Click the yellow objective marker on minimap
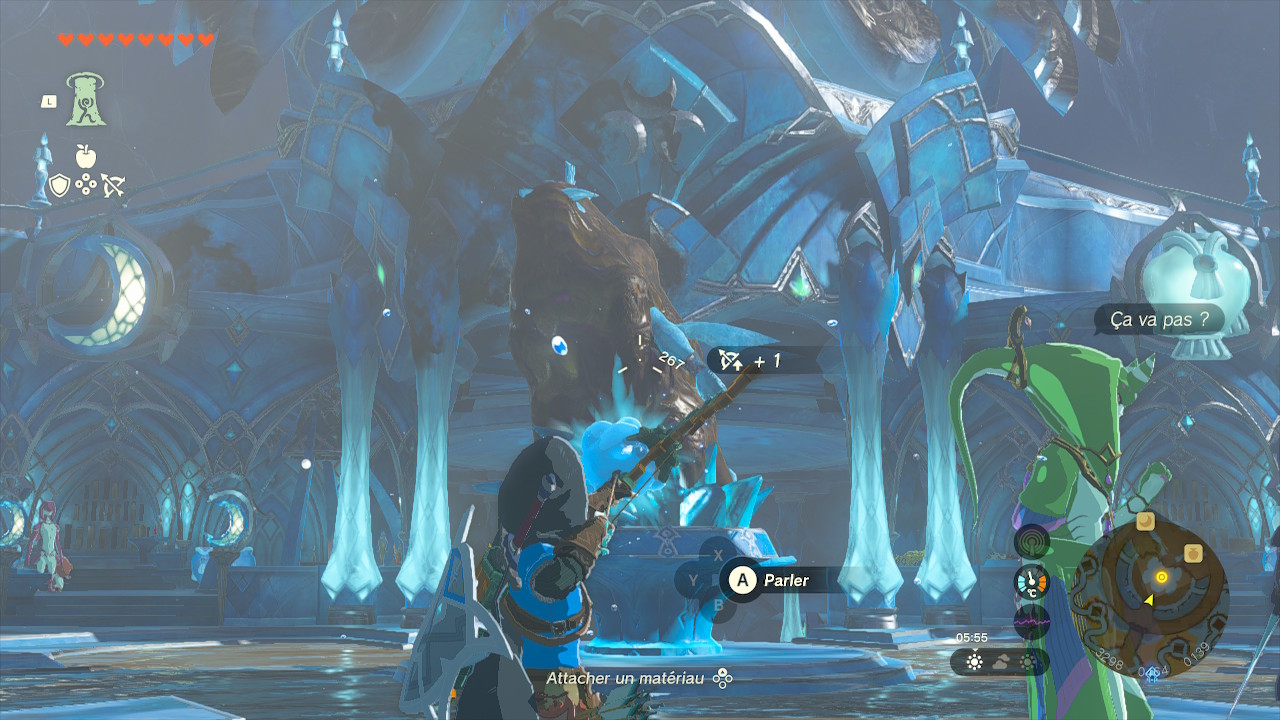The width and height of the screenshot is (1280, 720). click(1161, 577)
